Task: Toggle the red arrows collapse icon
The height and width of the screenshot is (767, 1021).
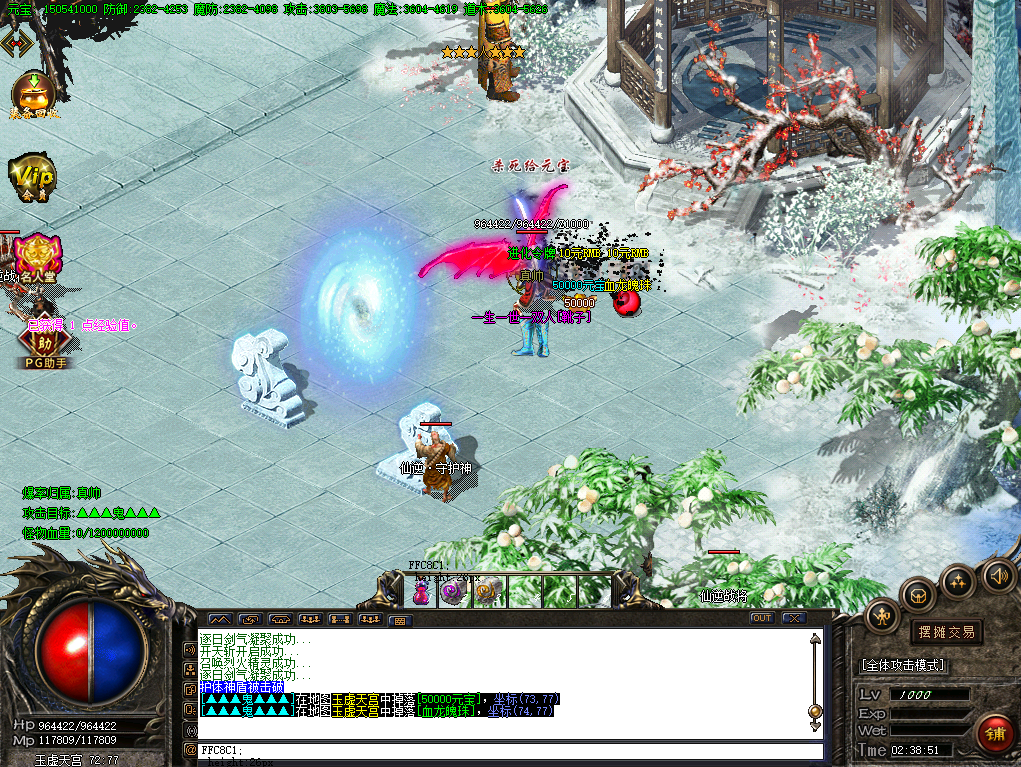Action: coord(16,43)
